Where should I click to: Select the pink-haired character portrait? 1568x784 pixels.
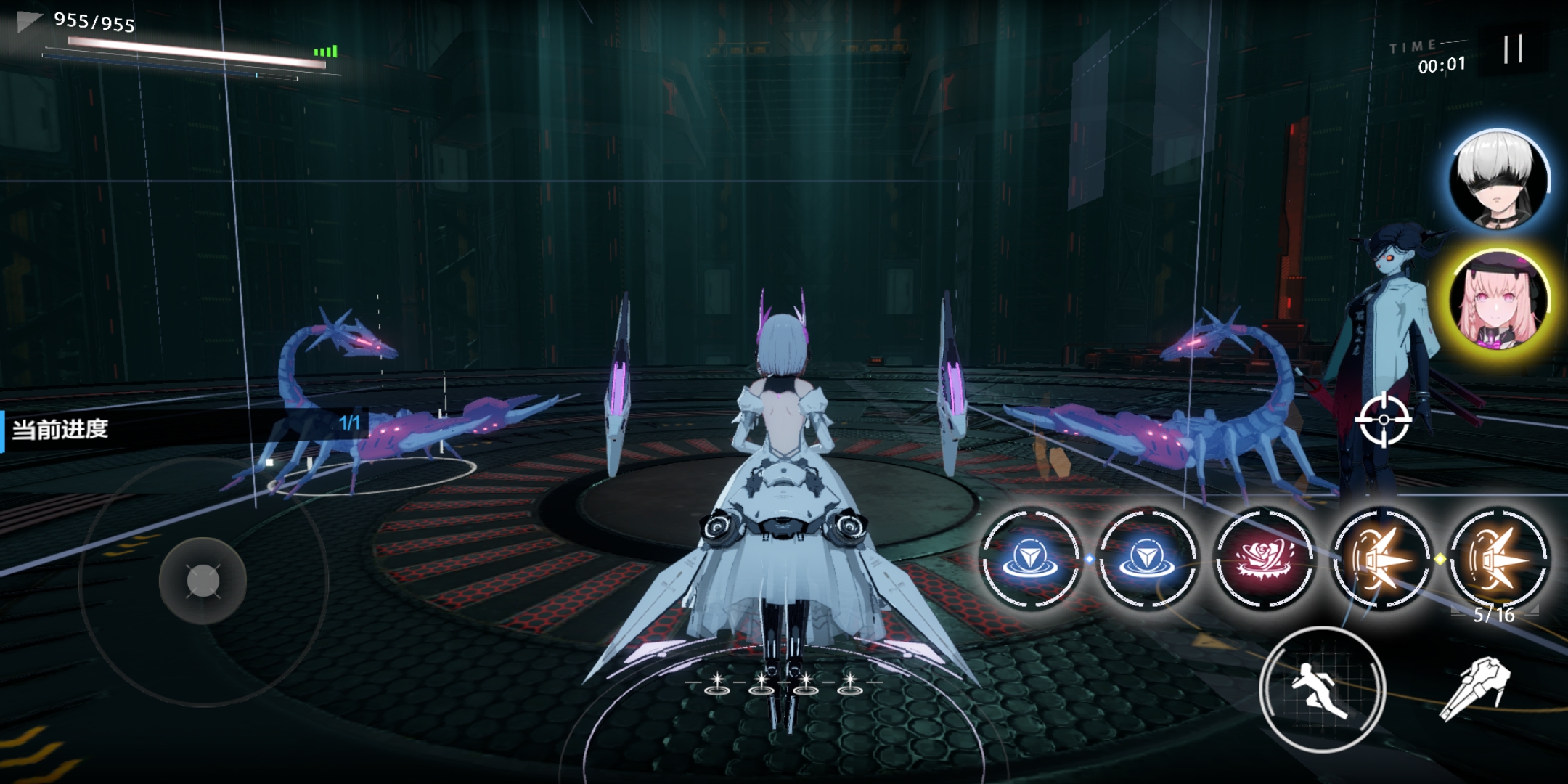coord(1498,300)
